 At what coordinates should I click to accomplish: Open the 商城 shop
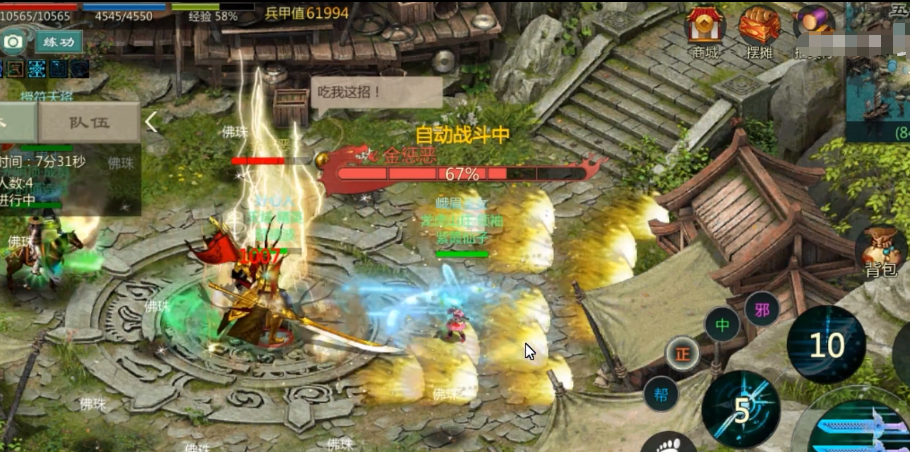[705, 30]
